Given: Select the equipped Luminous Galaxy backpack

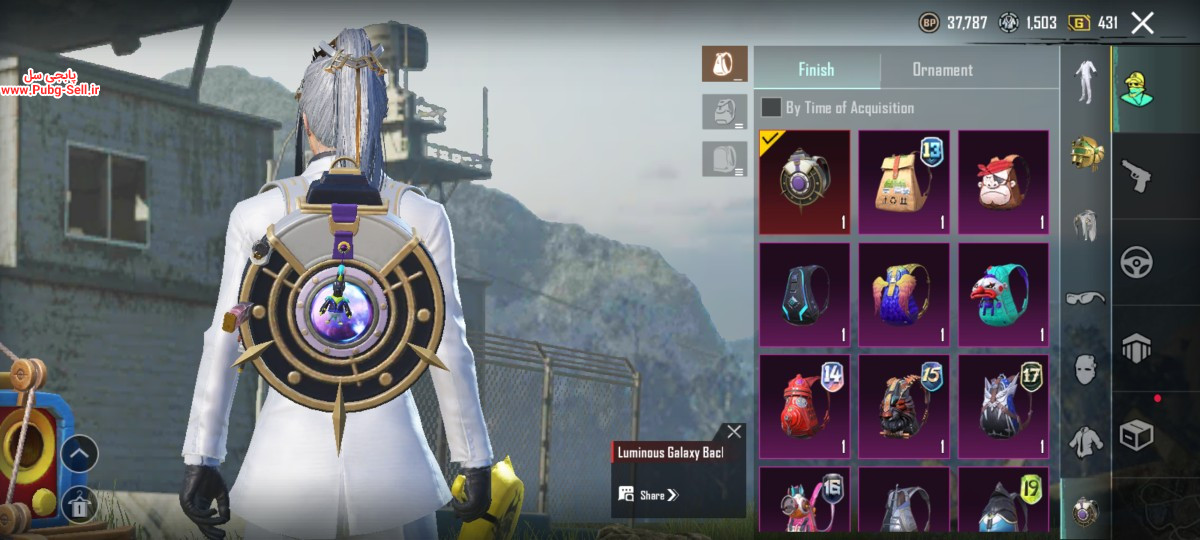Looking at the screenshot, I should [804, 182].
